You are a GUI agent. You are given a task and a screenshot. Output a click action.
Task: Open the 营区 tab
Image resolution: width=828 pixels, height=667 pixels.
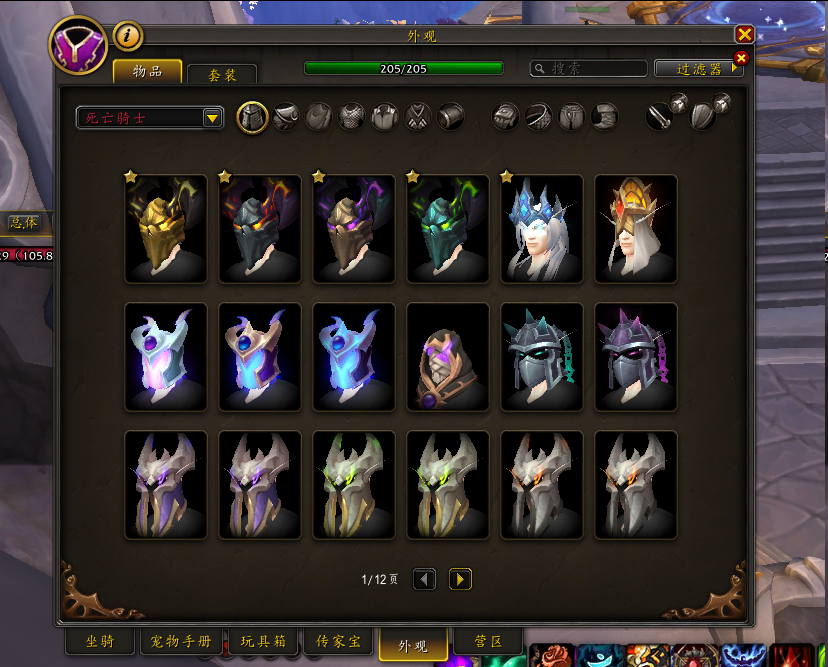[489, 642]
